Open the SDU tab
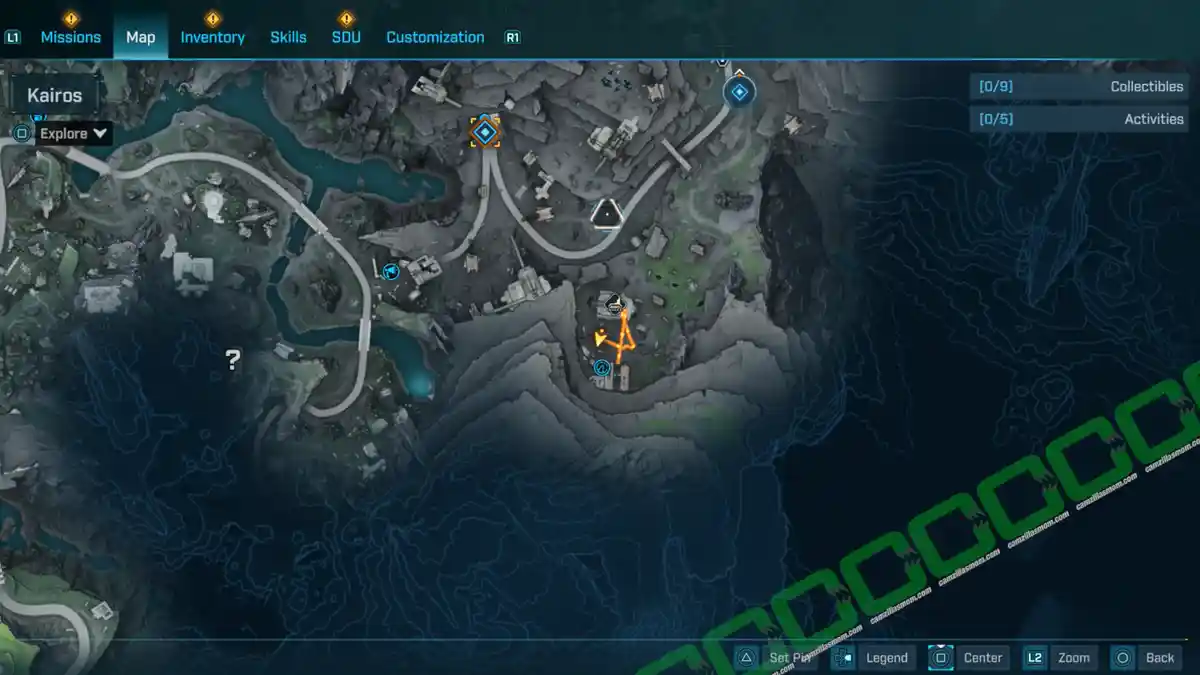Screen dimensions: 1200x675 [x=346, y=37]
